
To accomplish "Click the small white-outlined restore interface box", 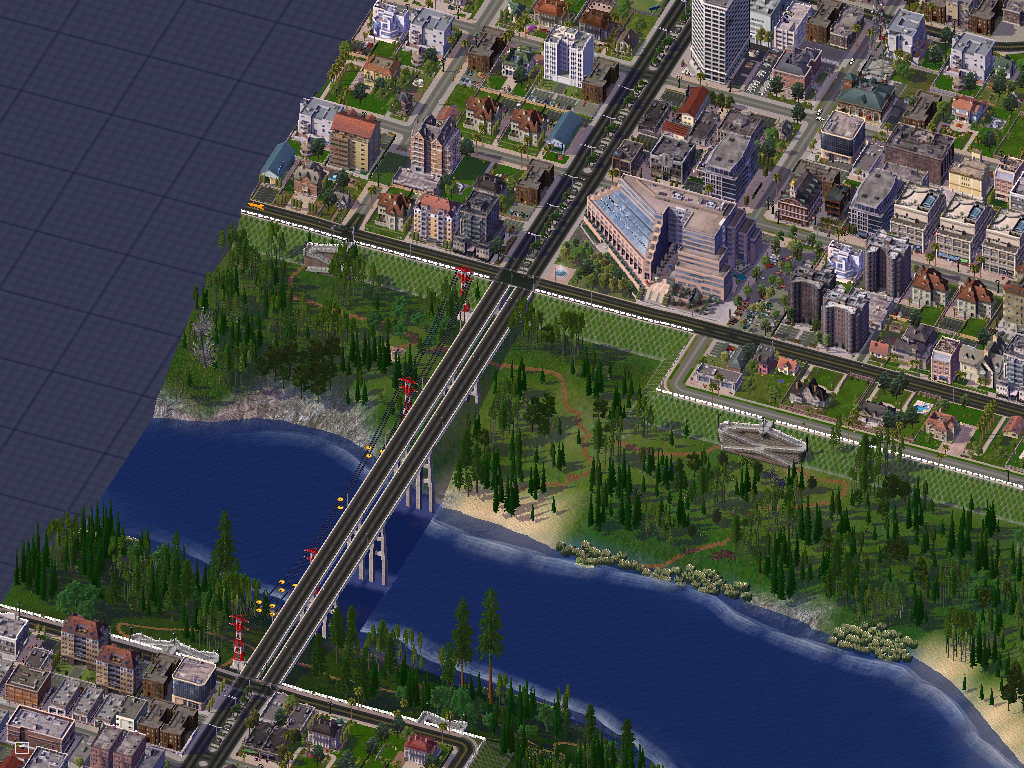I will [21, 747].
